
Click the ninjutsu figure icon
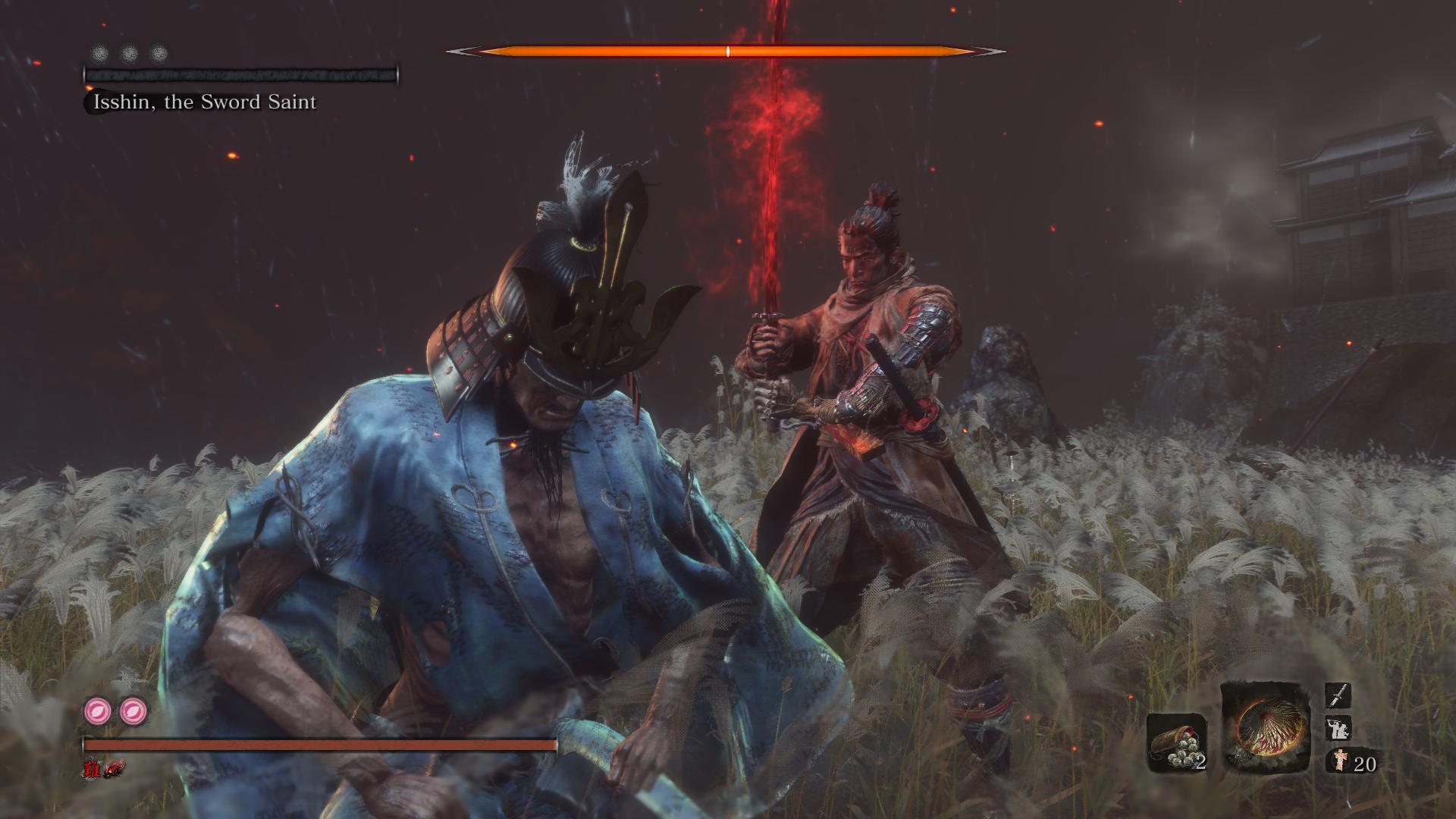[x=1337, y=728]
